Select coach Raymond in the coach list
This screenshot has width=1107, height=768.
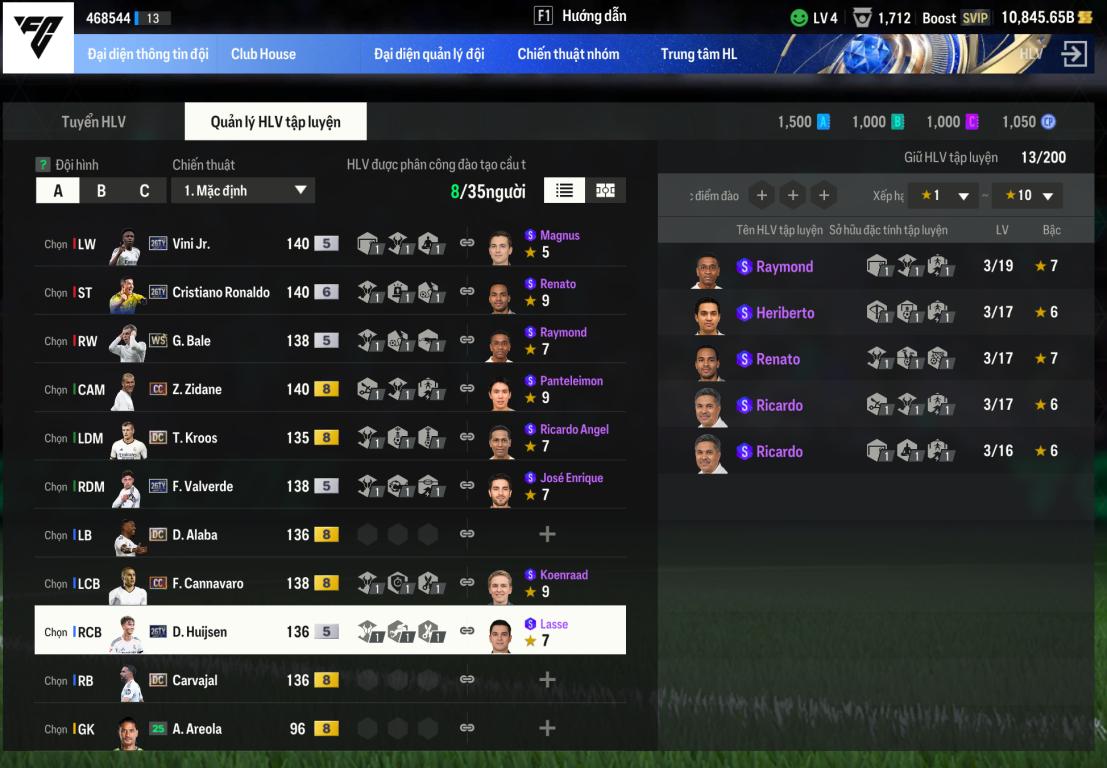click(784, 267)
